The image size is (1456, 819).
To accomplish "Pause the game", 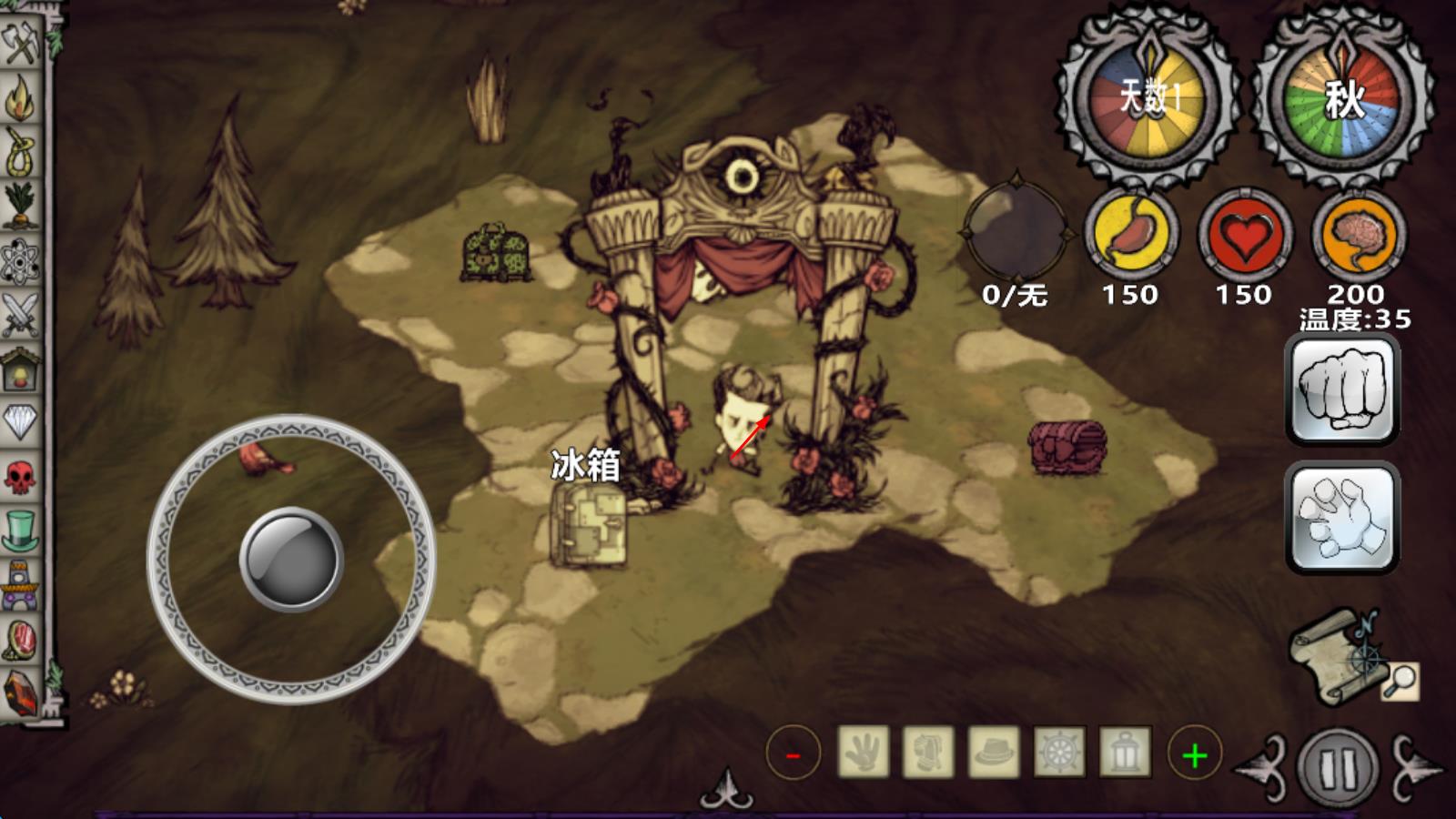I will pos(1338,767).
